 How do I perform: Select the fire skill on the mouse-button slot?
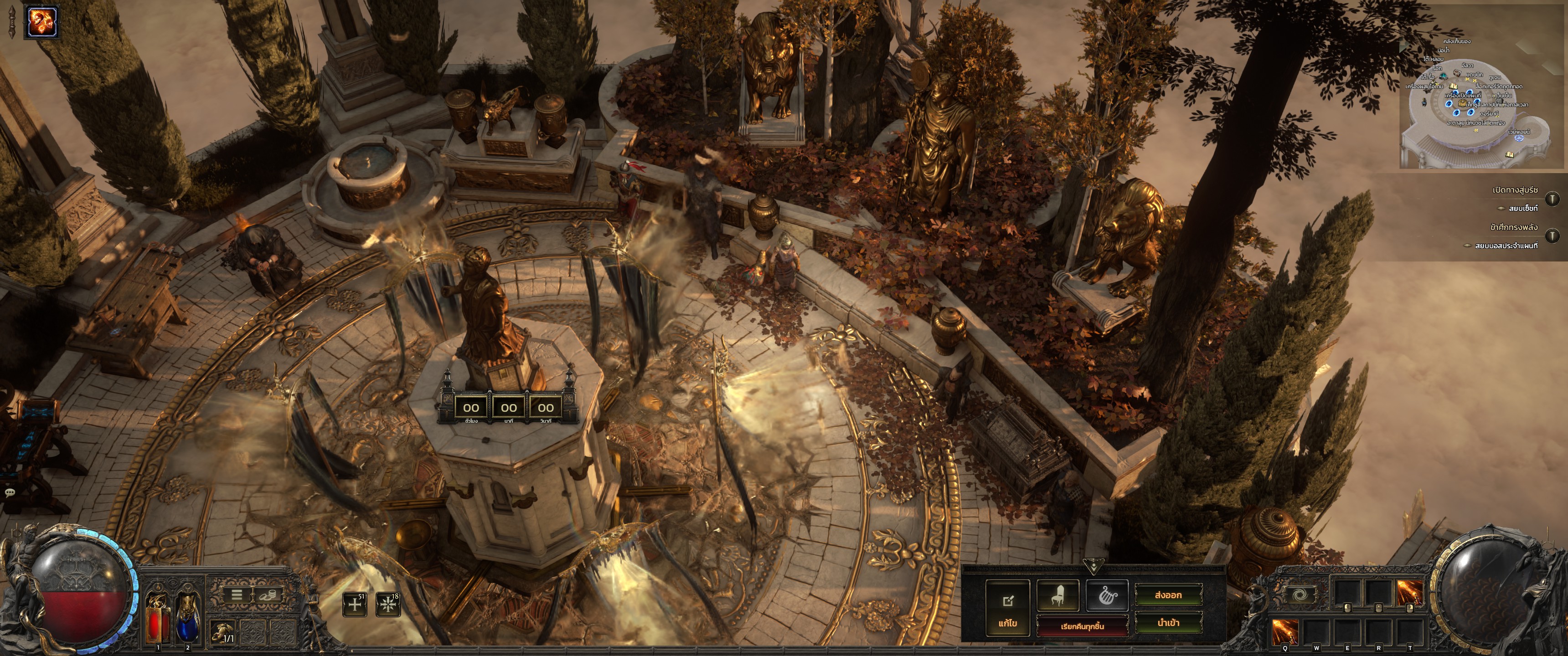pyautogui.click(x=1409, y=592)
